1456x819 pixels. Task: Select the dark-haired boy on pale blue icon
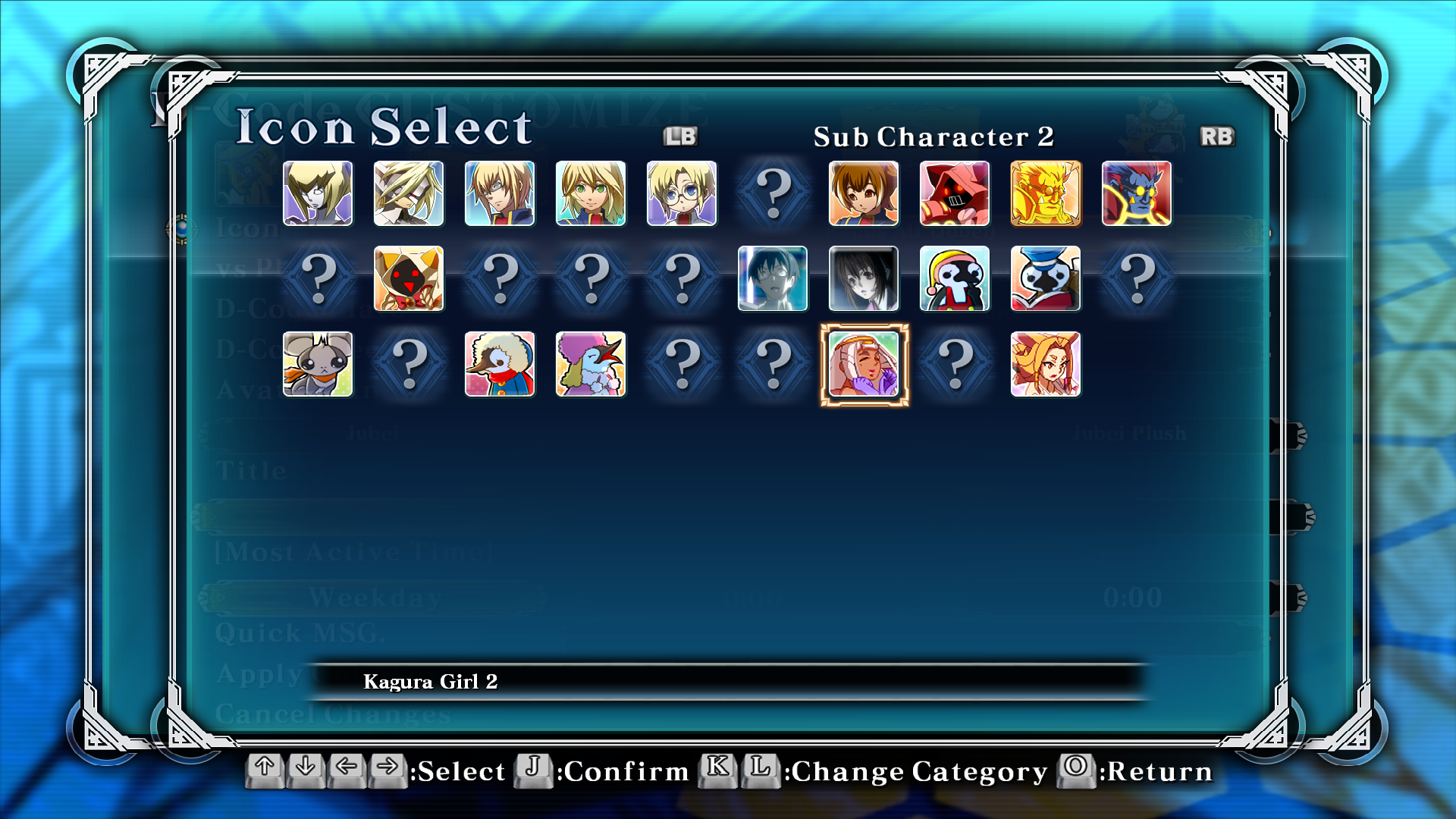(773, 278)
